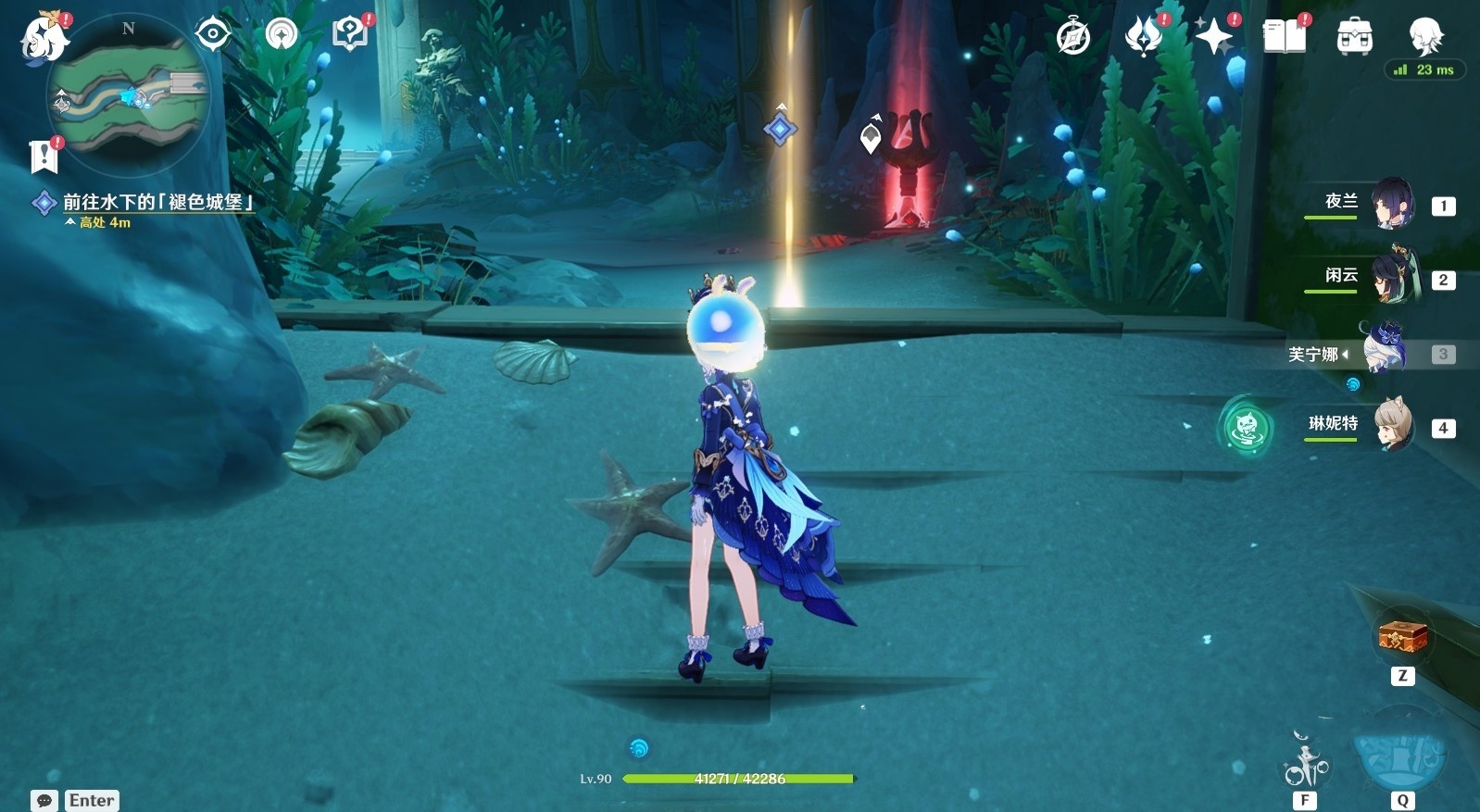Click the quest navigation target icon
Image resolution: width=1480 pixels, height=812 pixels.
pyautogui.click(x=213, y=35)
